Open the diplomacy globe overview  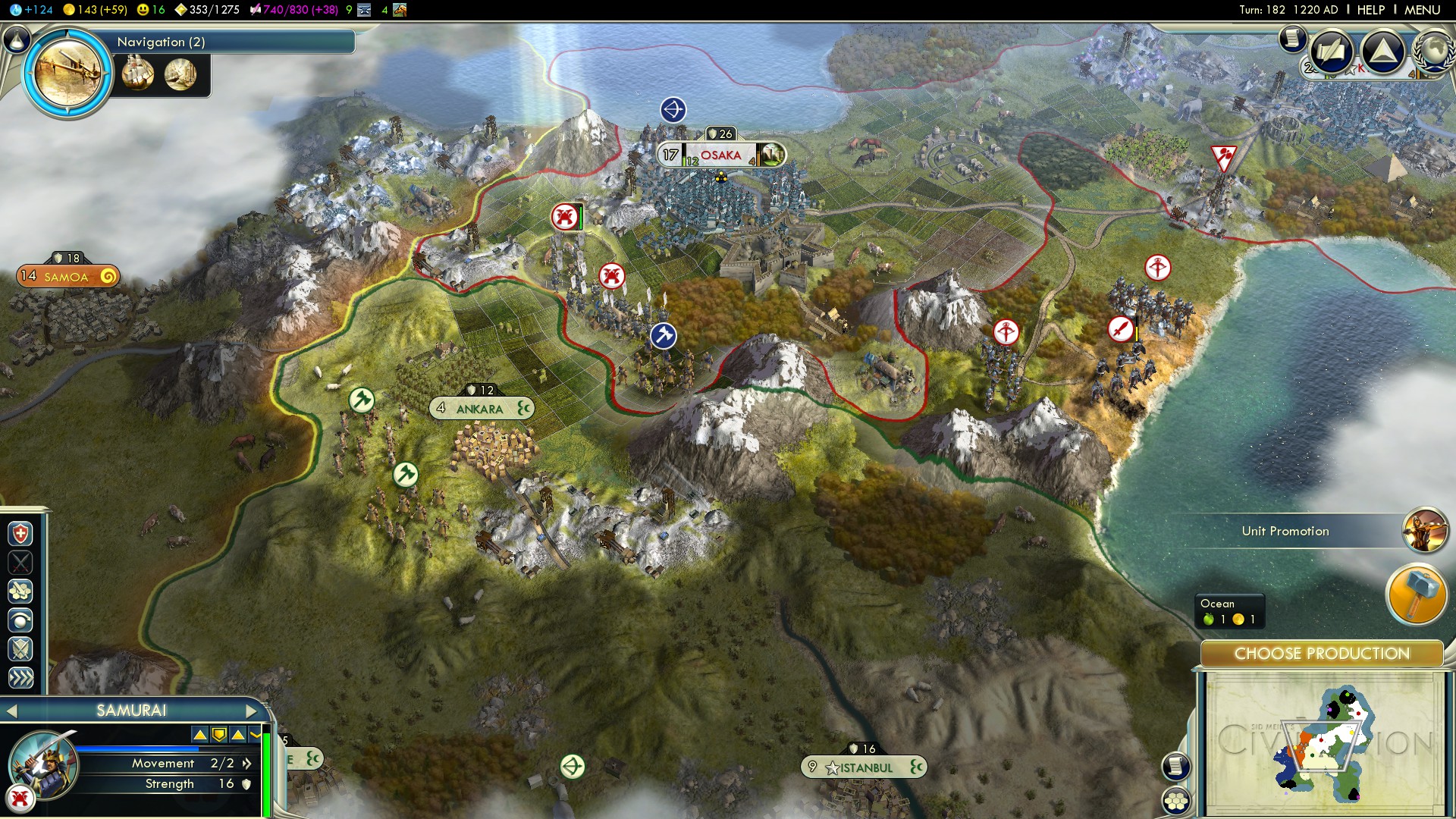click(x=1433, y=52)
